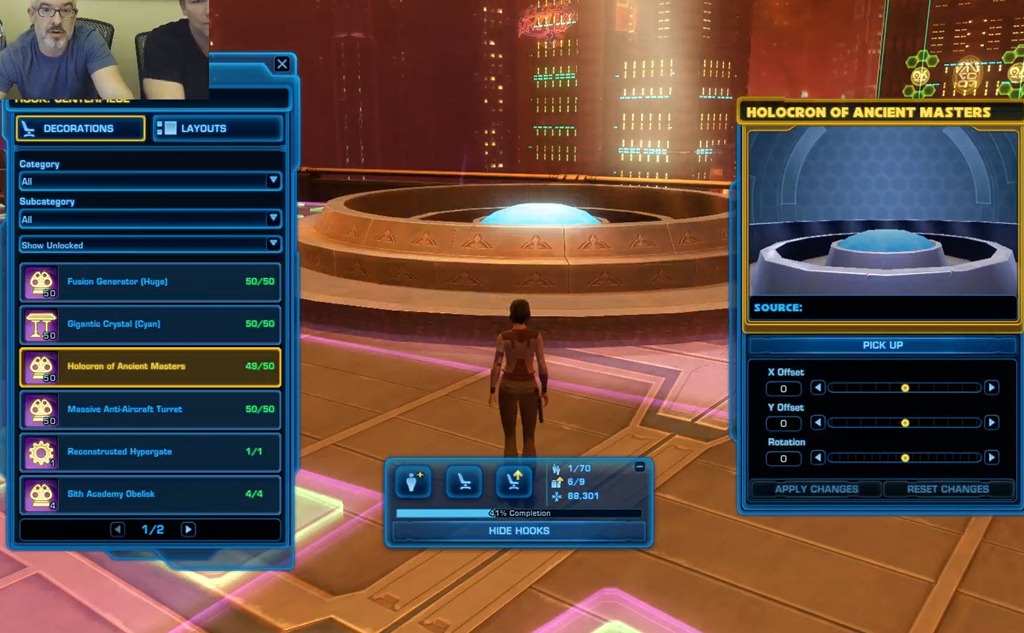
Task: Select the Reconstructed Hypergate decoration
Action: pyautogui.click(x=150, y=452)
